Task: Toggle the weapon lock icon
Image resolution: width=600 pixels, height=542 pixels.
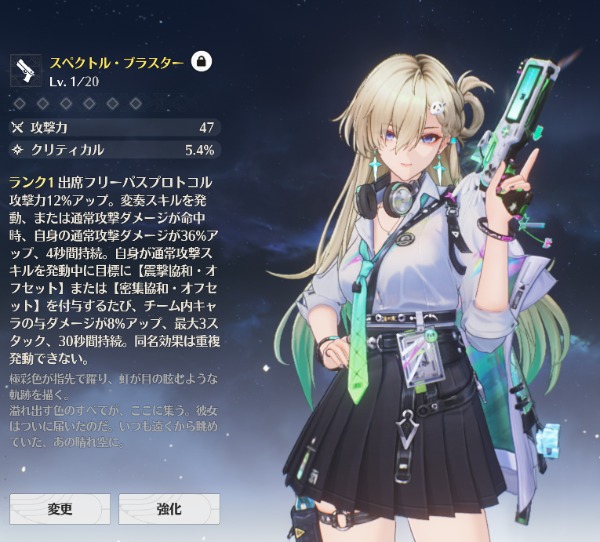Action: tap(201, 61)
